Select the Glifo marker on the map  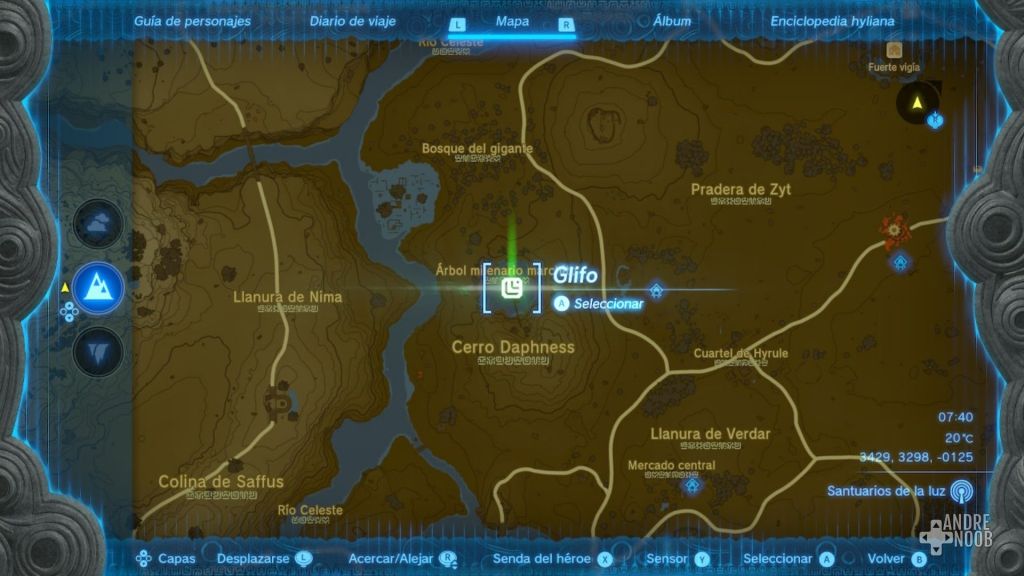(x=511, y=289)
